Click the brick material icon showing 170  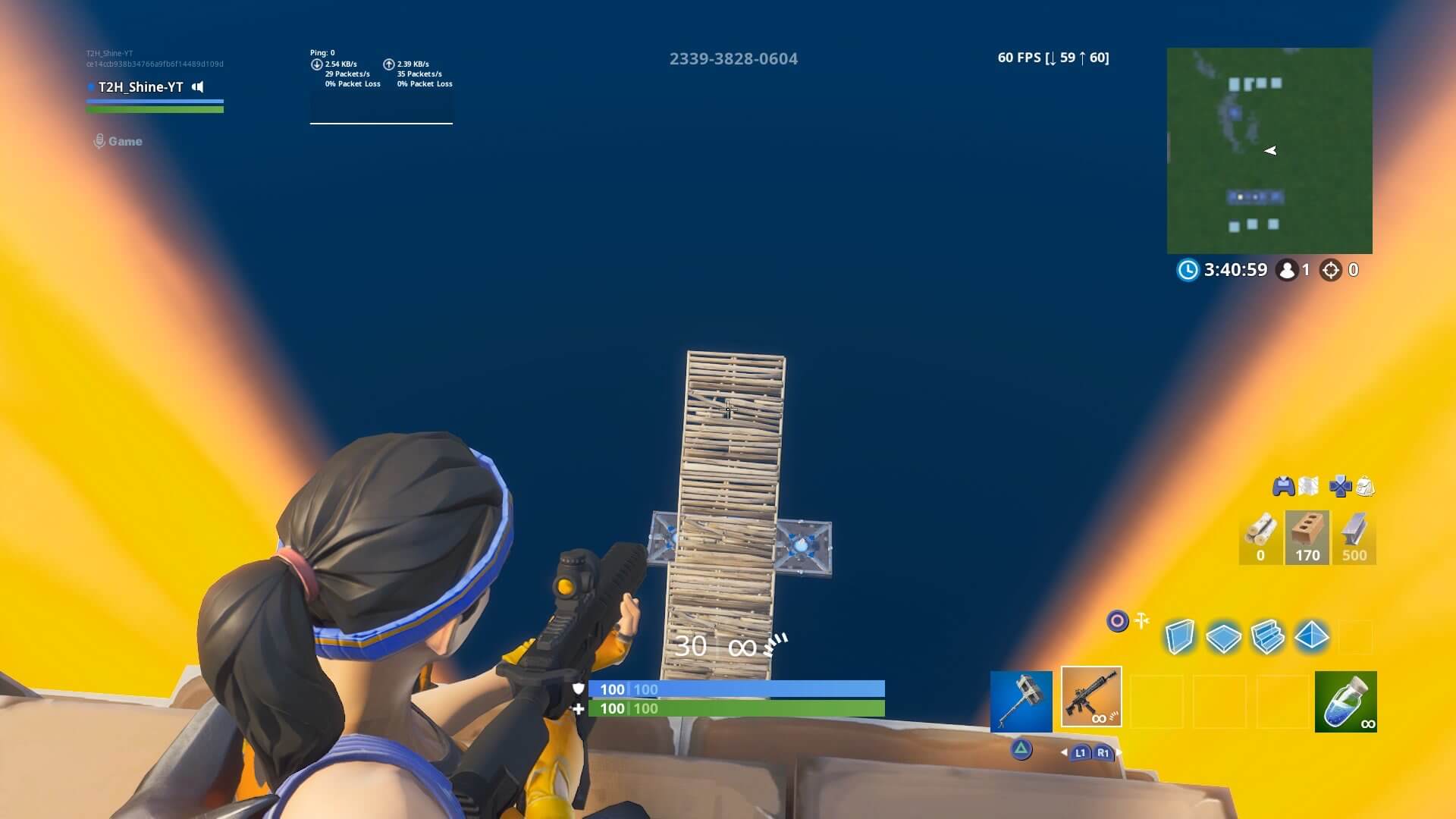[x=1306, y=535]
